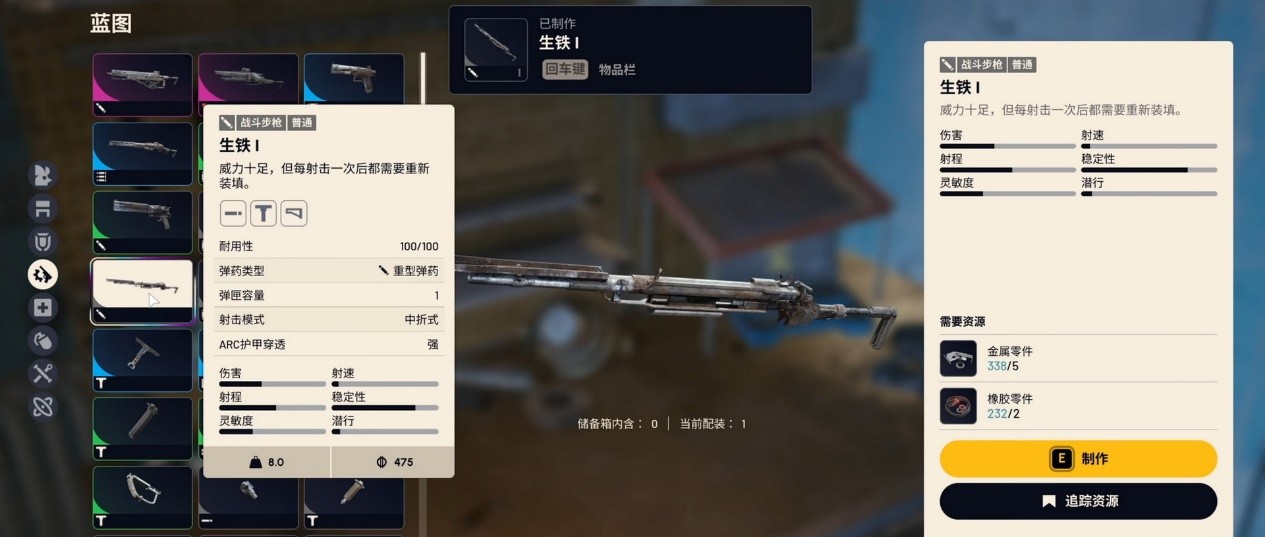Open the shield category in sidebar

click(x=43, y=241)
